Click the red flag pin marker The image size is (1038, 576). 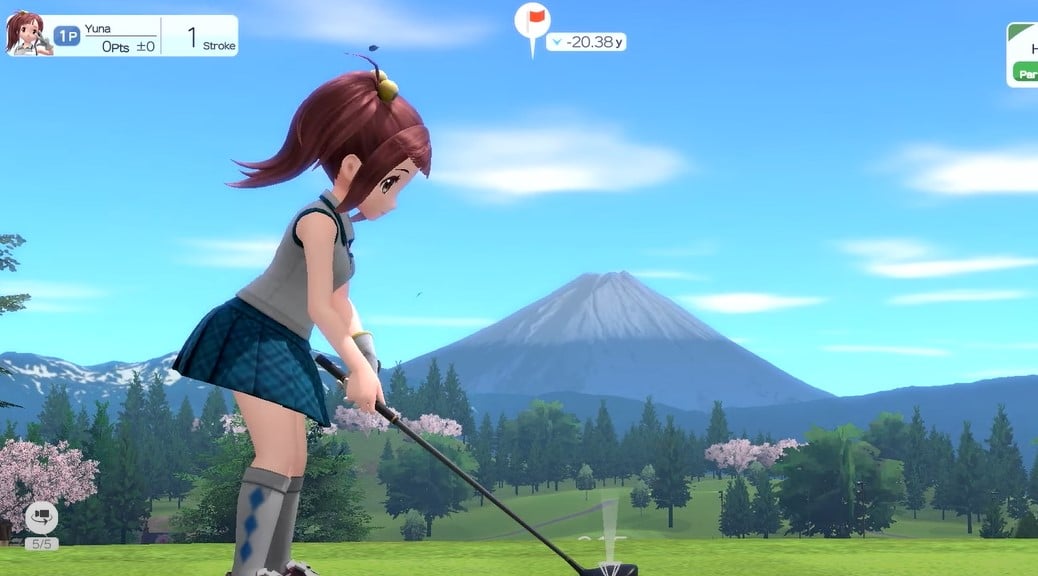click(x=532, y=21)
